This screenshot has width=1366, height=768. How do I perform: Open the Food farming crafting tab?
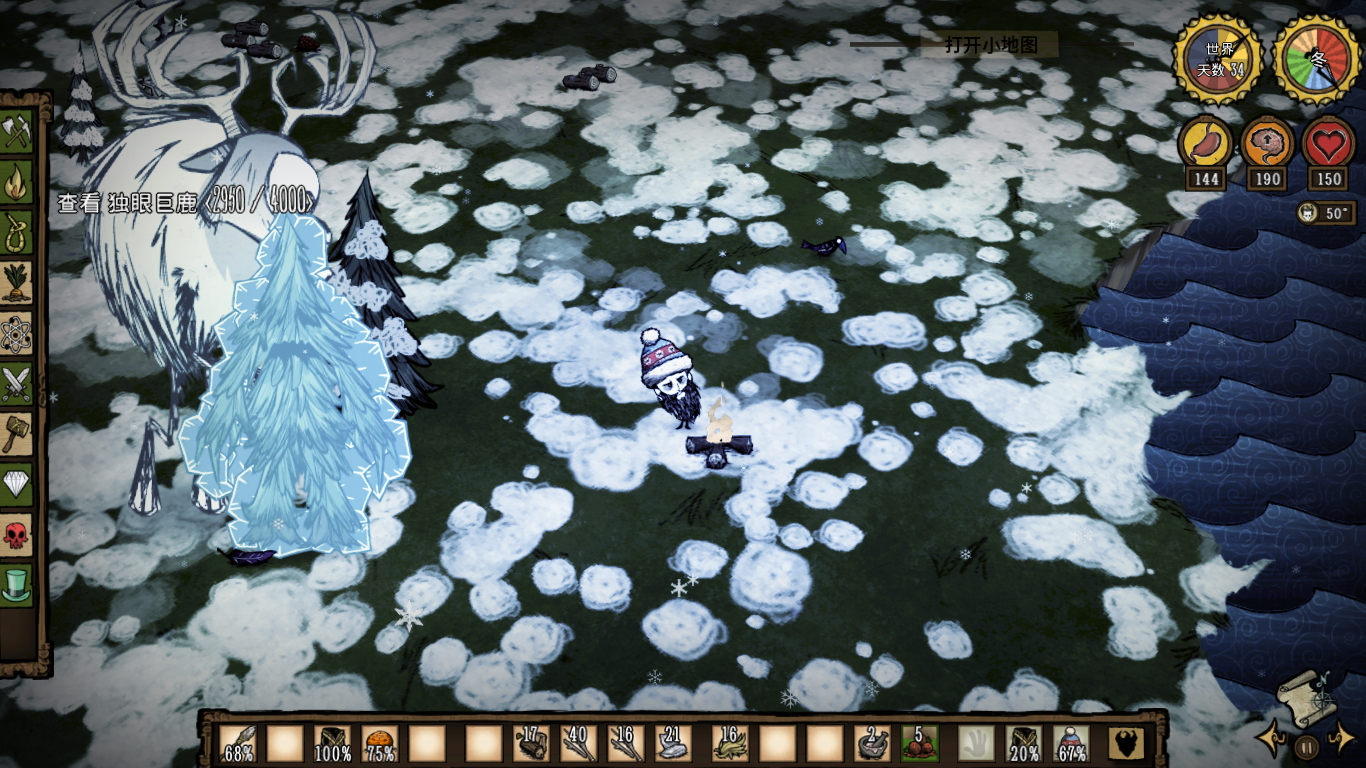[x=17, y=283]
